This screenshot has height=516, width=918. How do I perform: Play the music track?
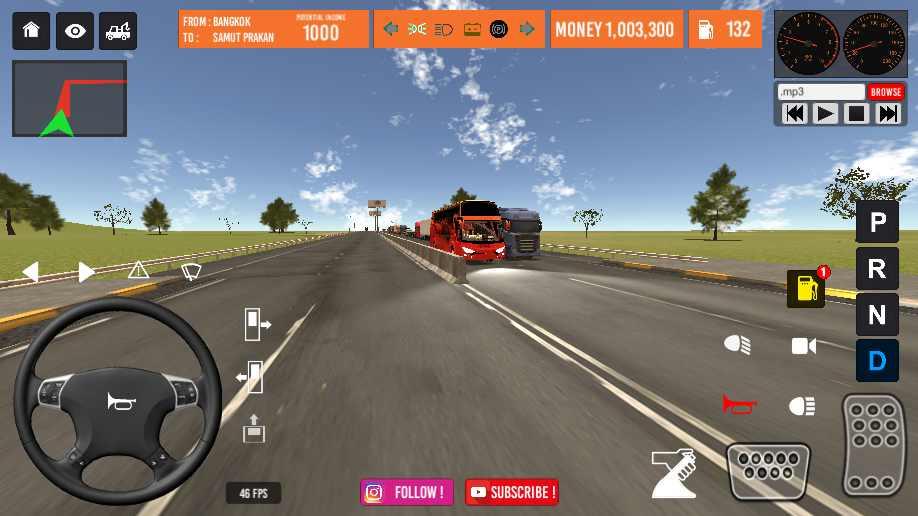tap(825, 114)
